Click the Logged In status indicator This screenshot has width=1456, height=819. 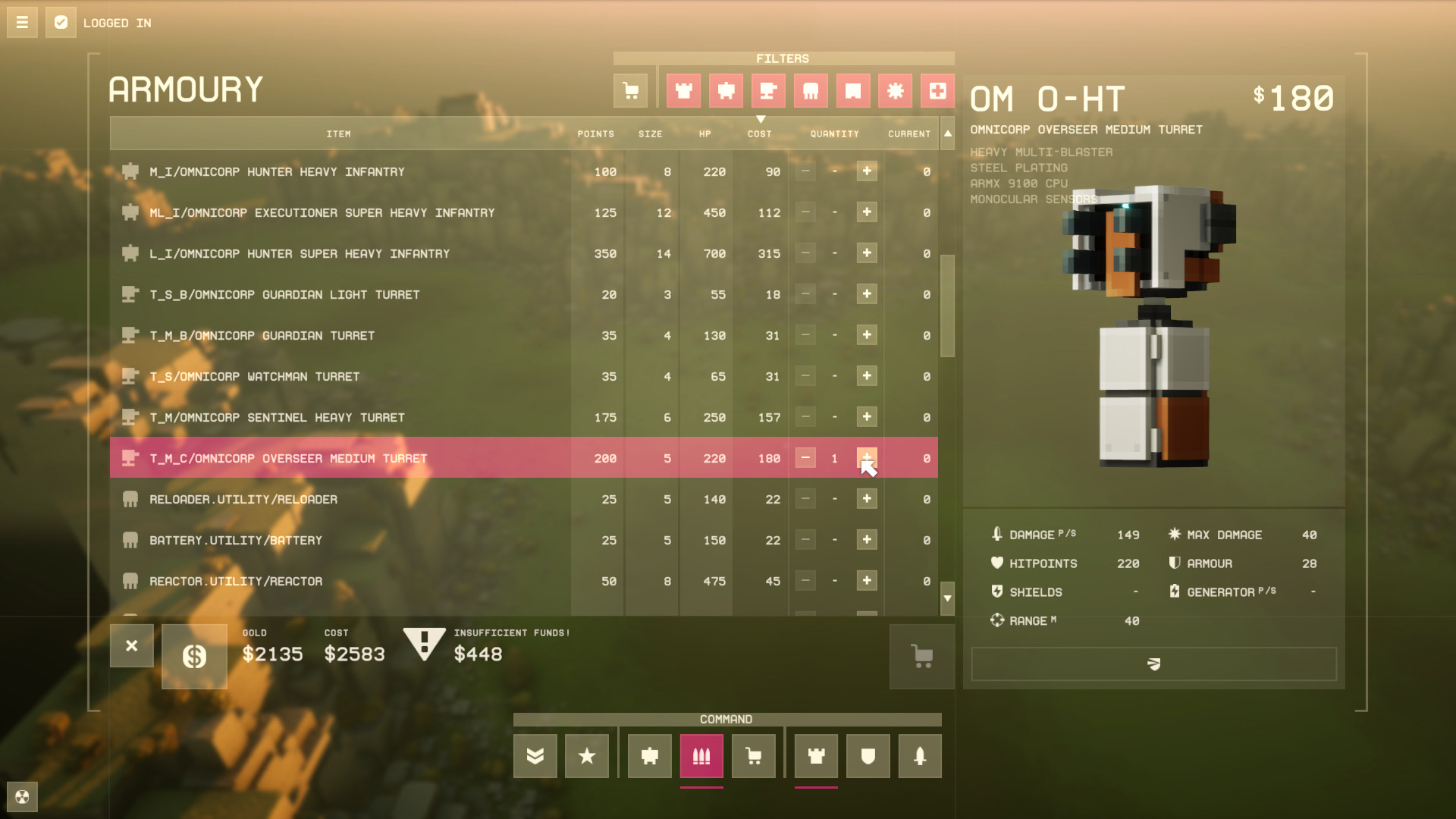(60, 22)
